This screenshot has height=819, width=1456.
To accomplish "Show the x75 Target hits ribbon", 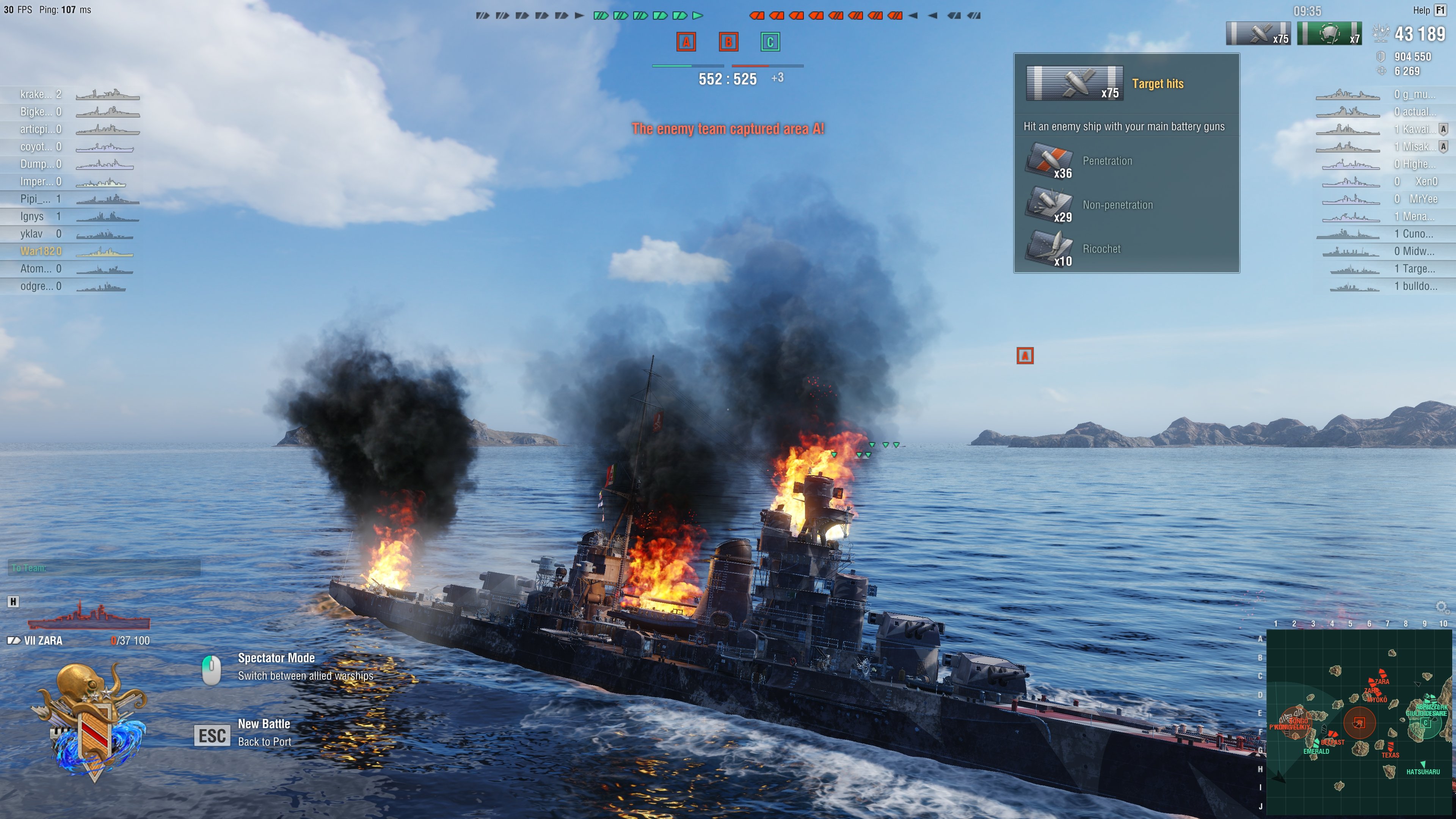I will pyautogui.click(x=1258, y=34).
